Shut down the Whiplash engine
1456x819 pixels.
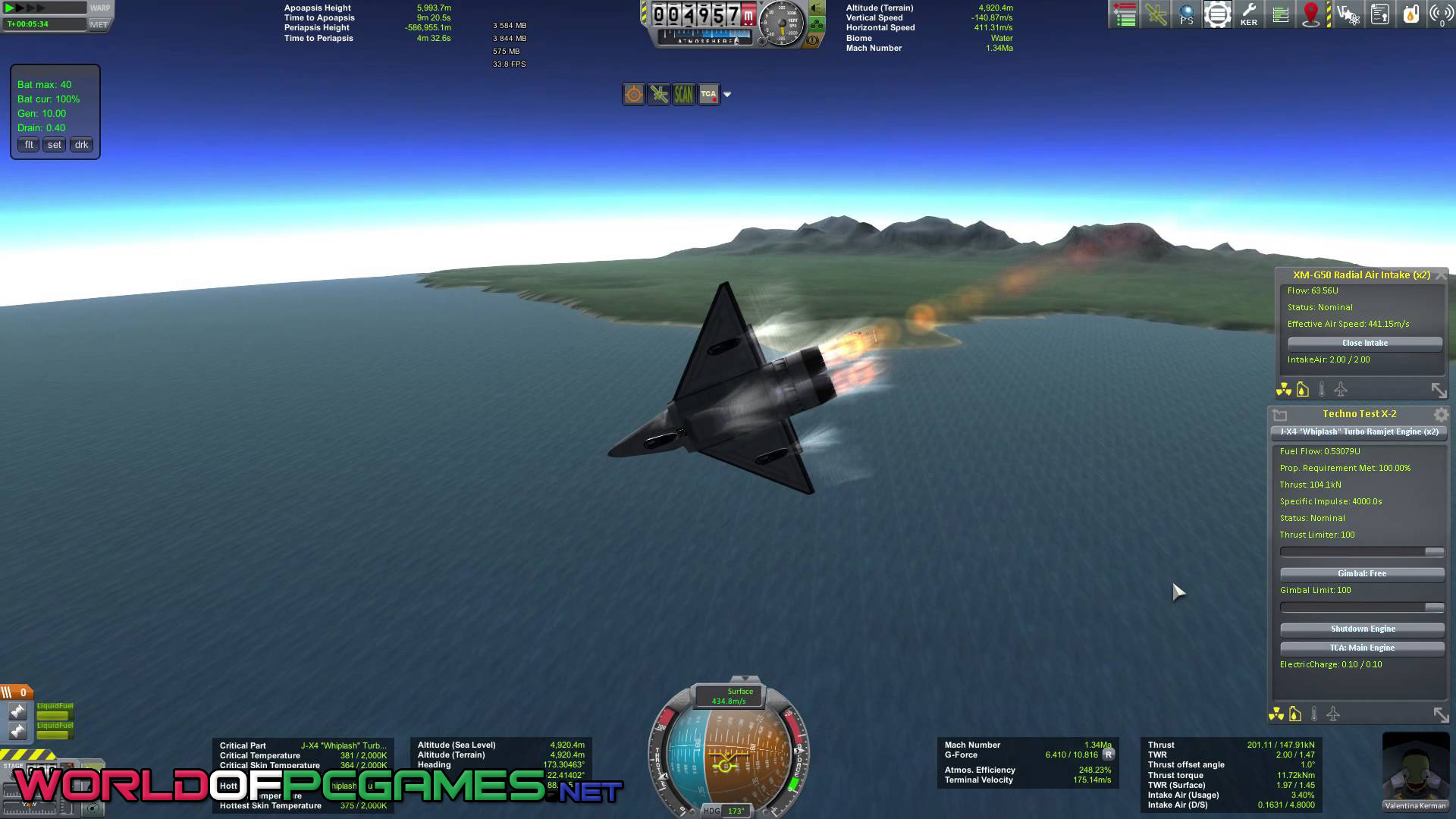[x=1362, y=629]
